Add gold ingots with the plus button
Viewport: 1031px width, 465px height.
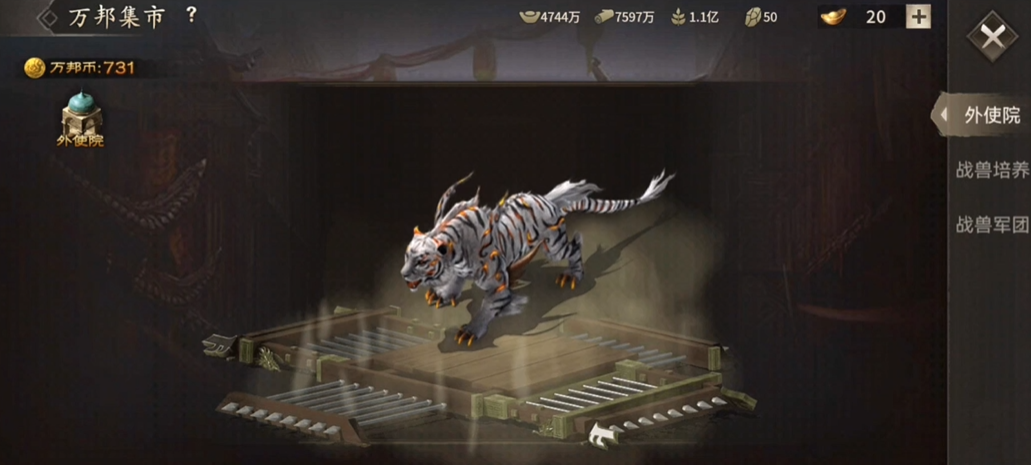click(918, 17)
